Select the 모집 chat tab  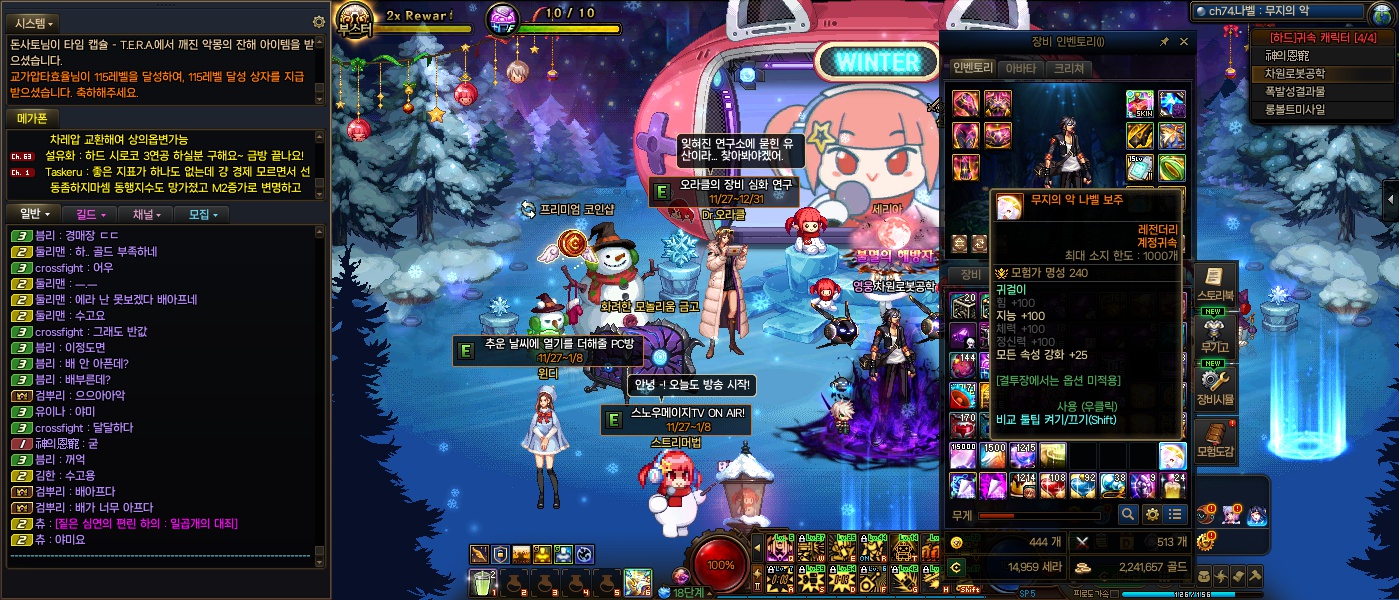click(201, 214)
